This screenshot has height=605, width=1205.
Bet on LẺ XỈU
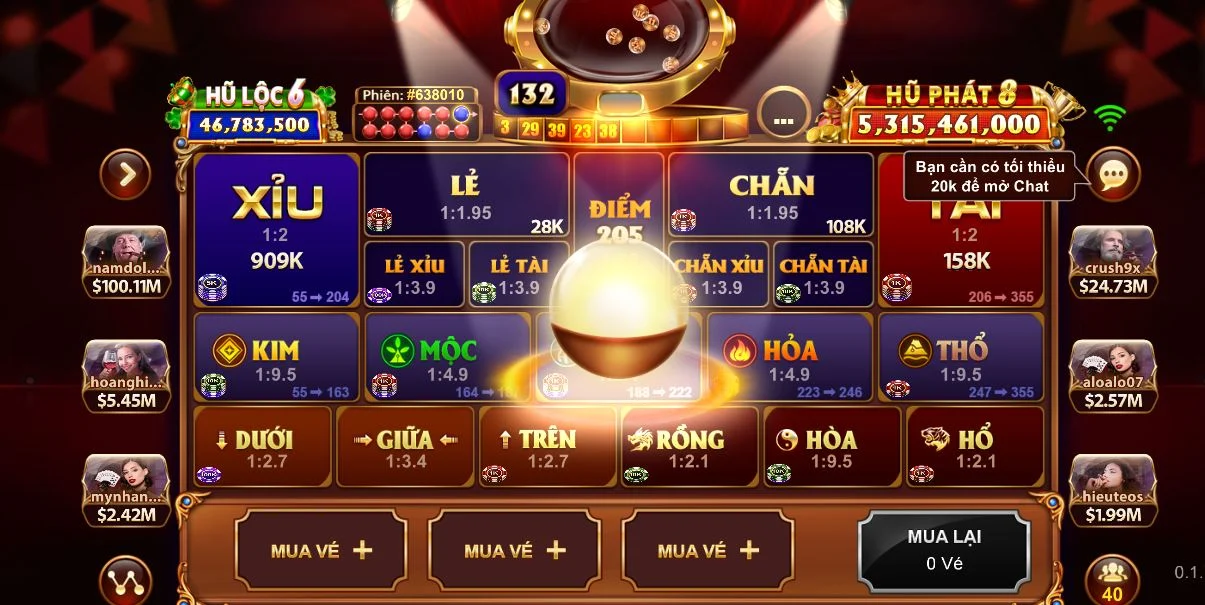point(414,274)
